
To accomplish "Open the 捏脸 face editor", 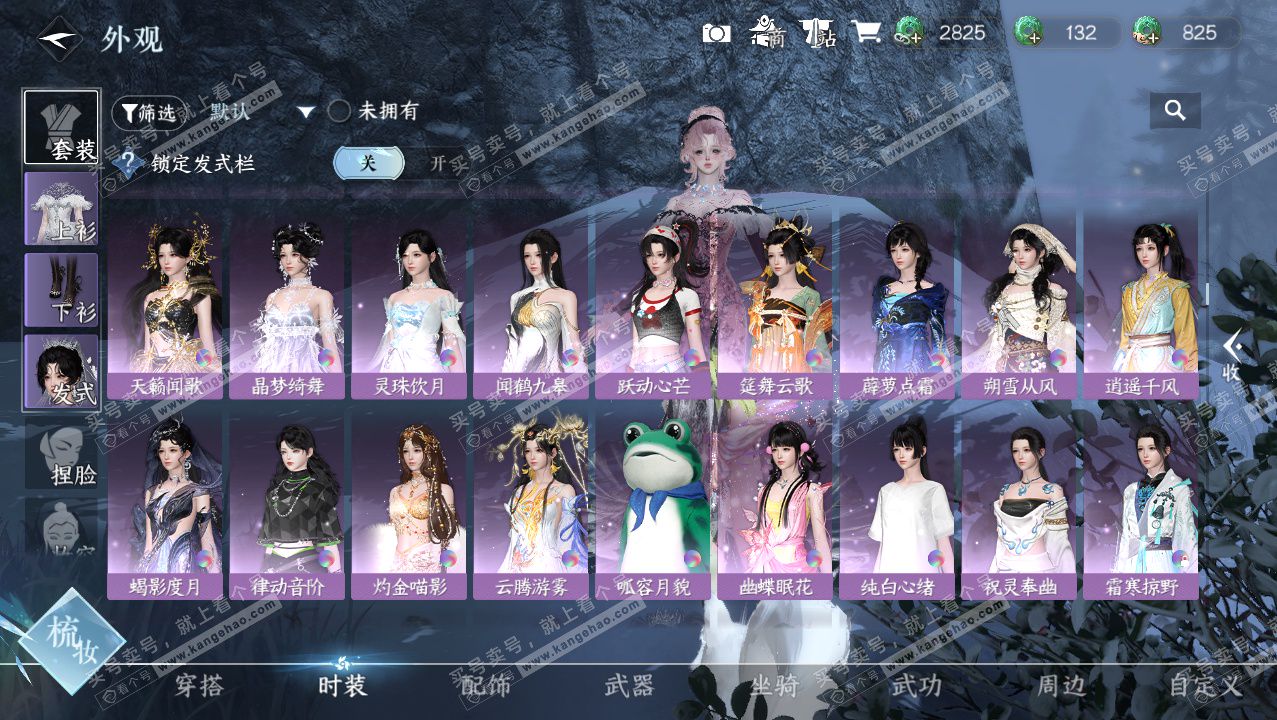I will click(x=61, y=454).
